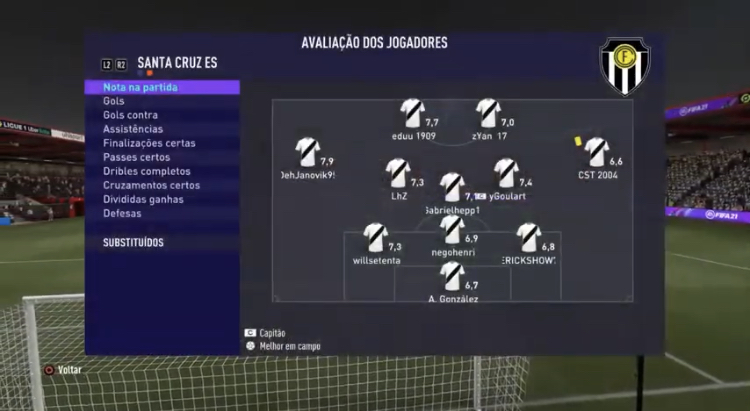Select Gols contra in the list

[129, 115]
